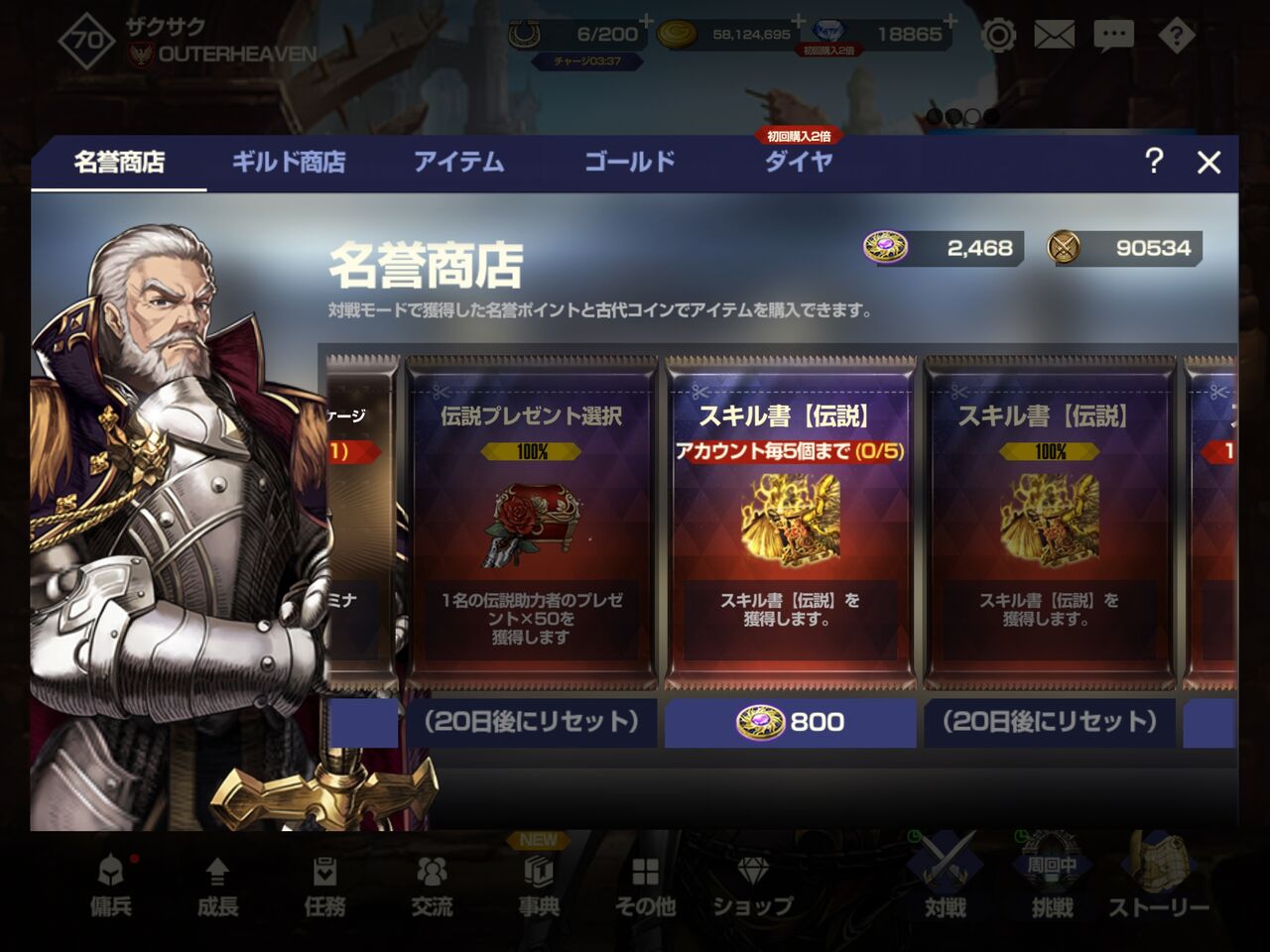Open the help question mark in shop panel

[1152, 162]
